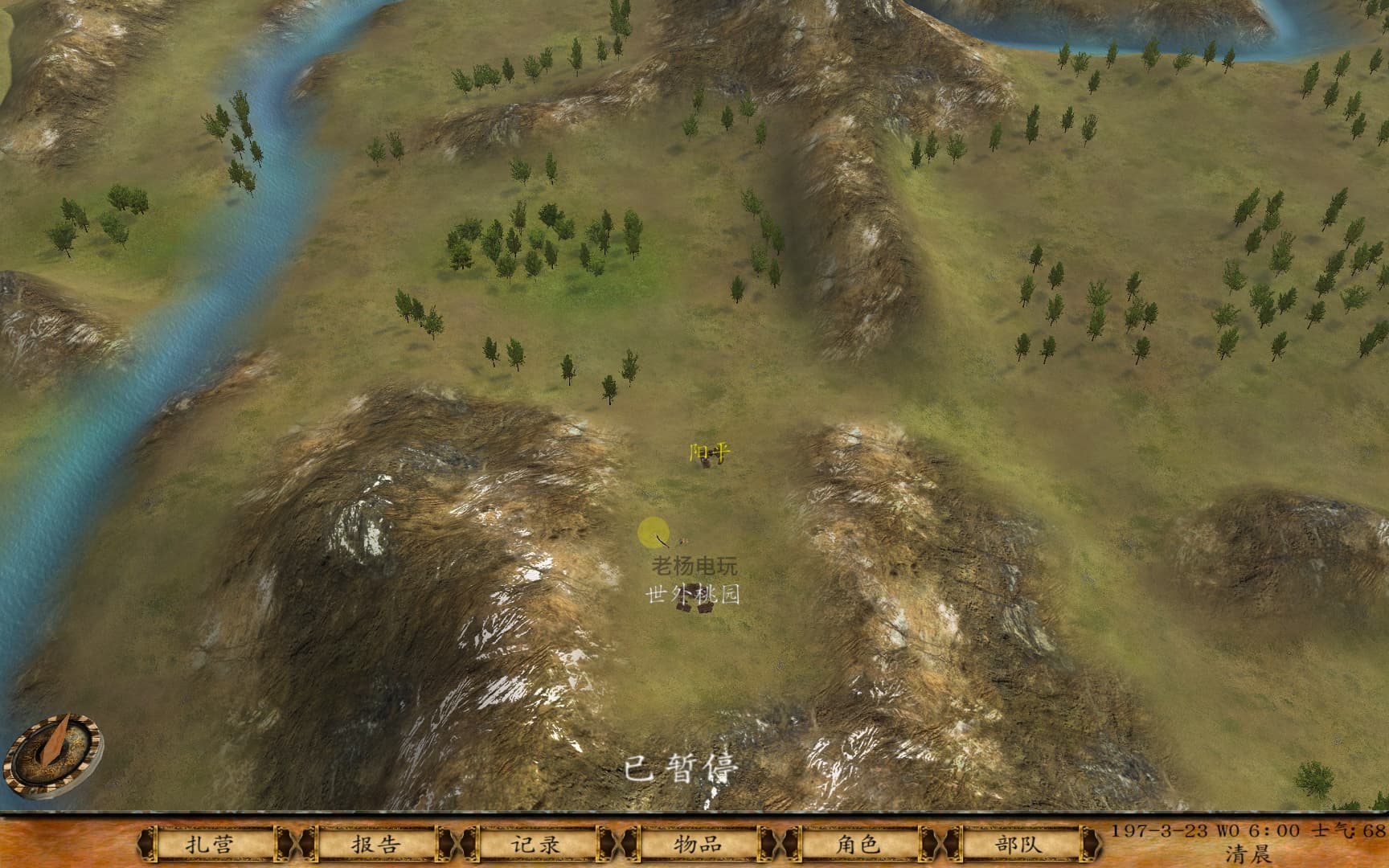Show the 记录 (Notes) log
The image size is (1389, 868).
pyautogui.click(x=535, y=844)
